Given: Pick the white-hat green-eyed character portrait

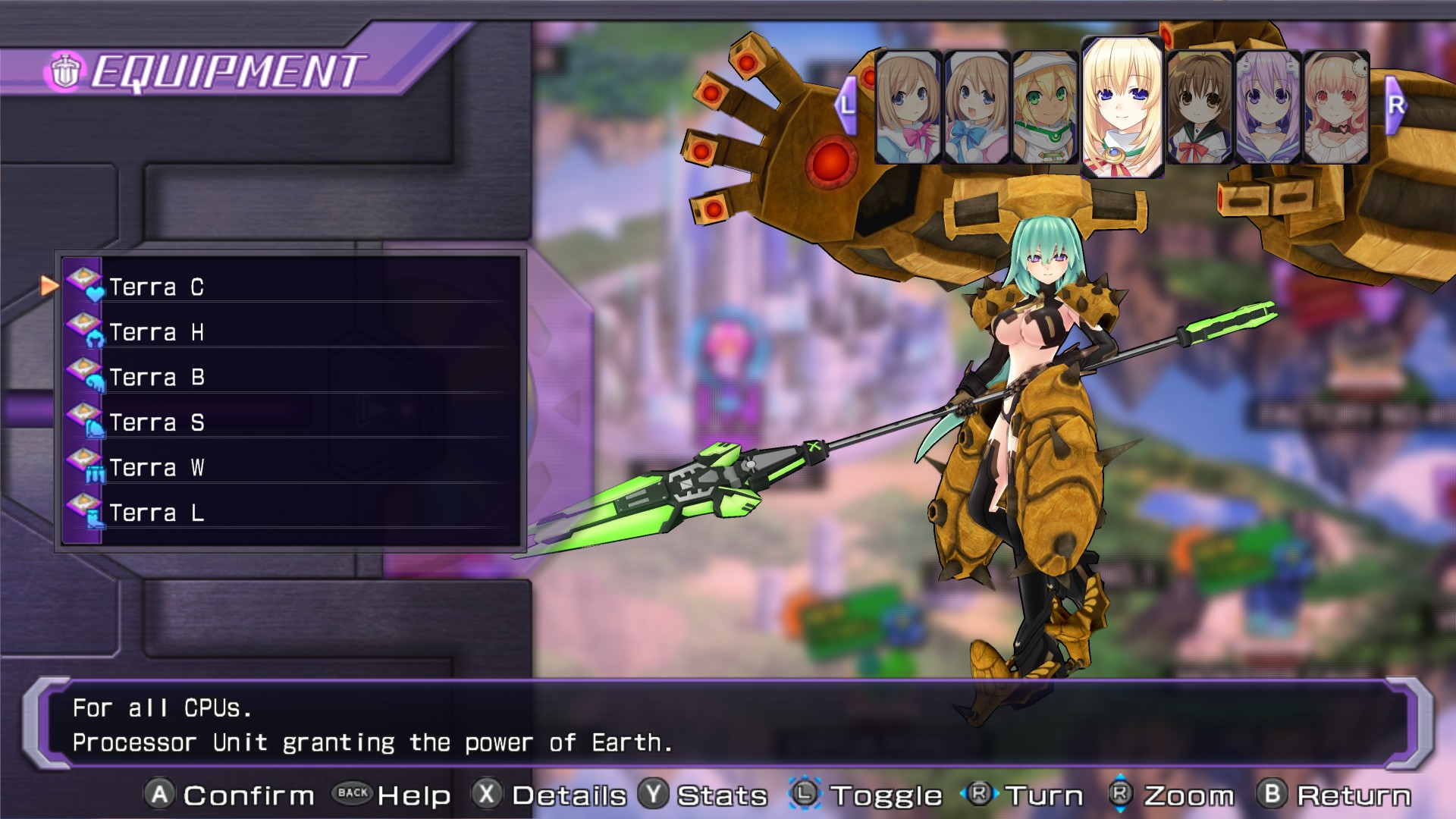Looking at the screenshot, I should (x=1045, y=108).
